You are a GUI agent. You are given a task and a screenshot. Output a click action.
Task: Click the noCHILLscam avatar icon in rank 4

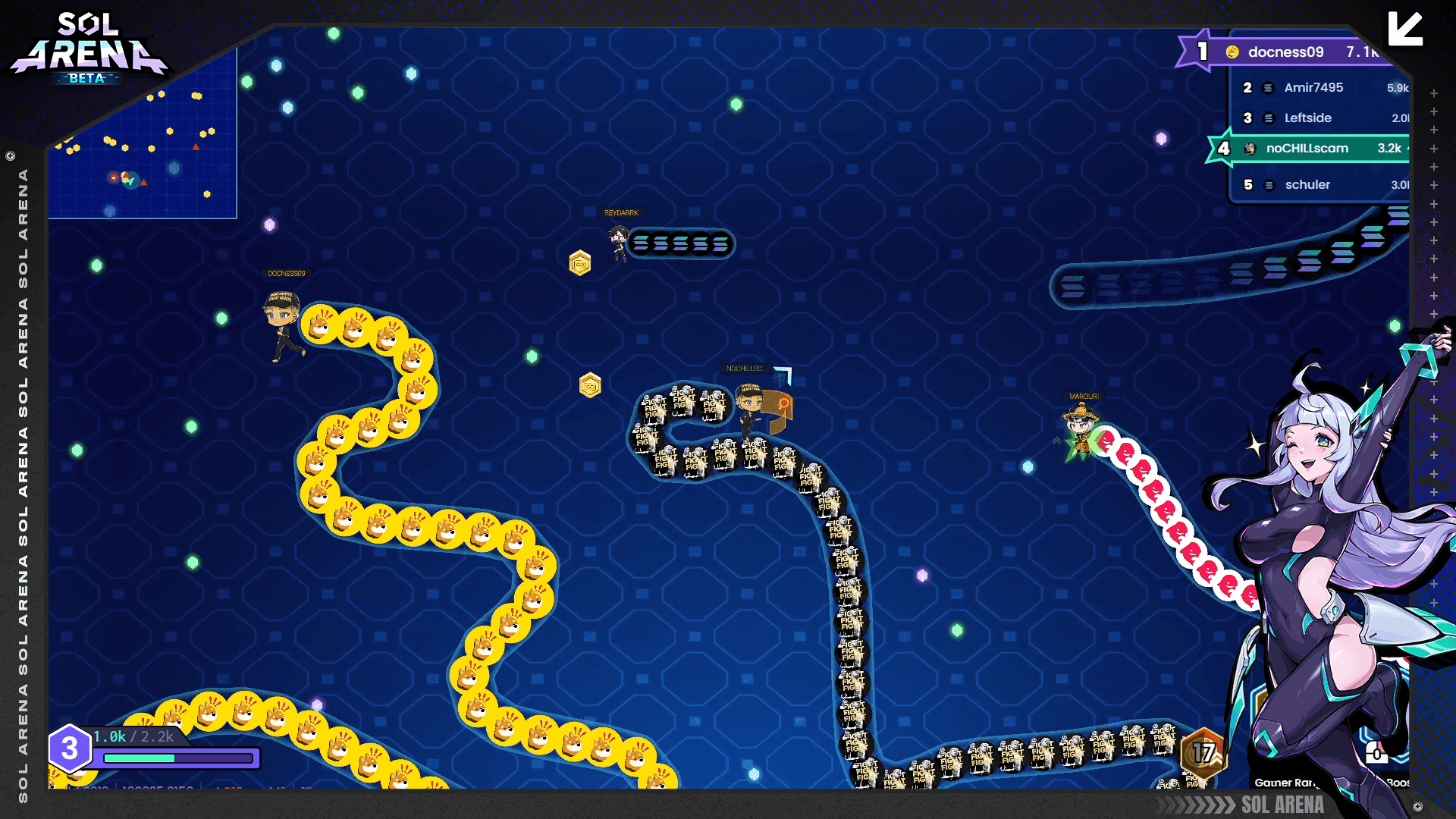click(1250, 149)
